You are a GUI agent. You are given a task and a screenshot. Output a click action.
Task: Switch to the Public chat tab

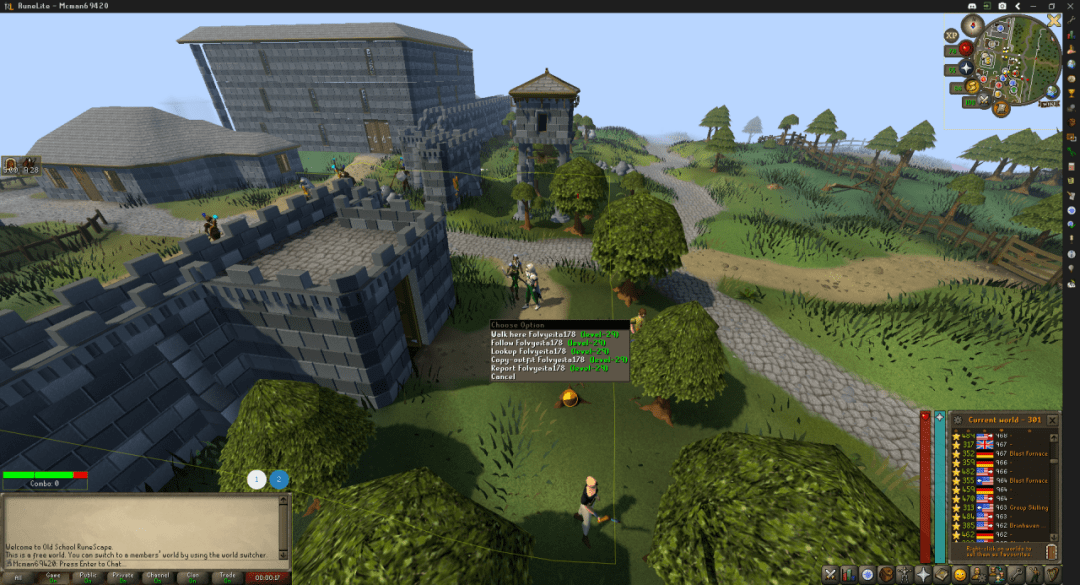[x=88, y=577]
